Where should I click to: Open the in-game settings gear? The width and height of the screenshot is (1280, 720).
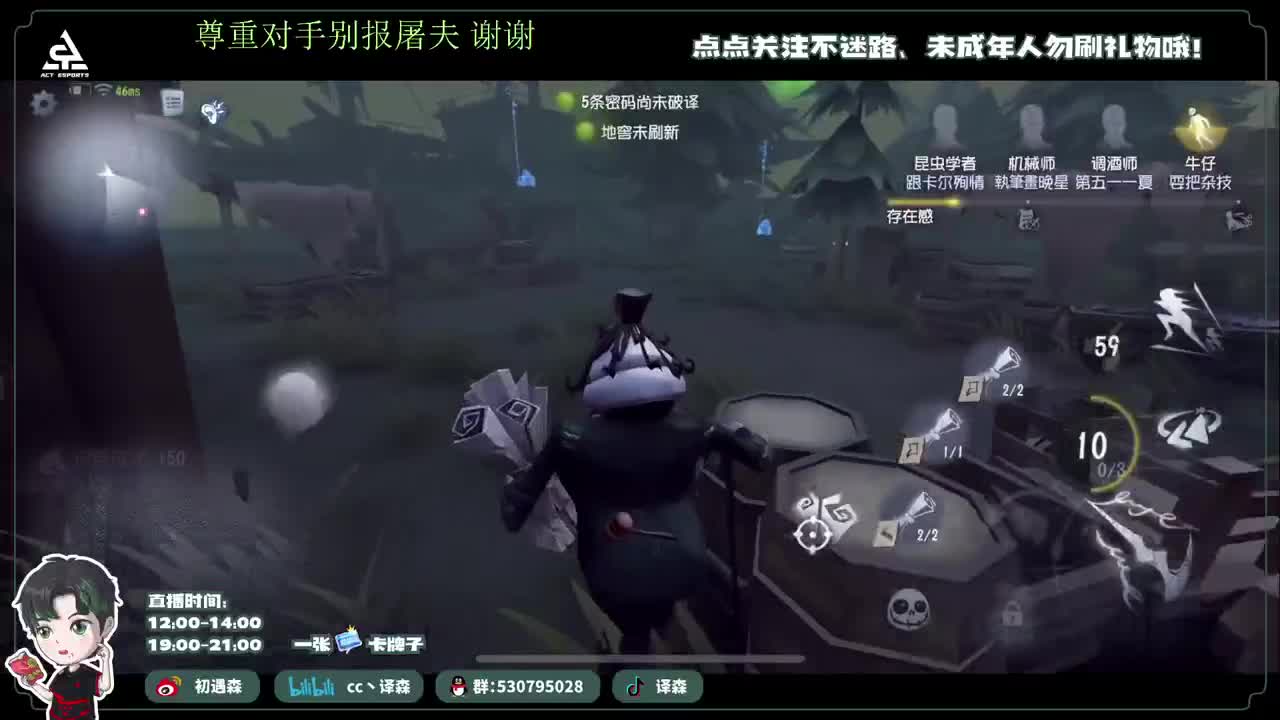[x=42, y=102]
